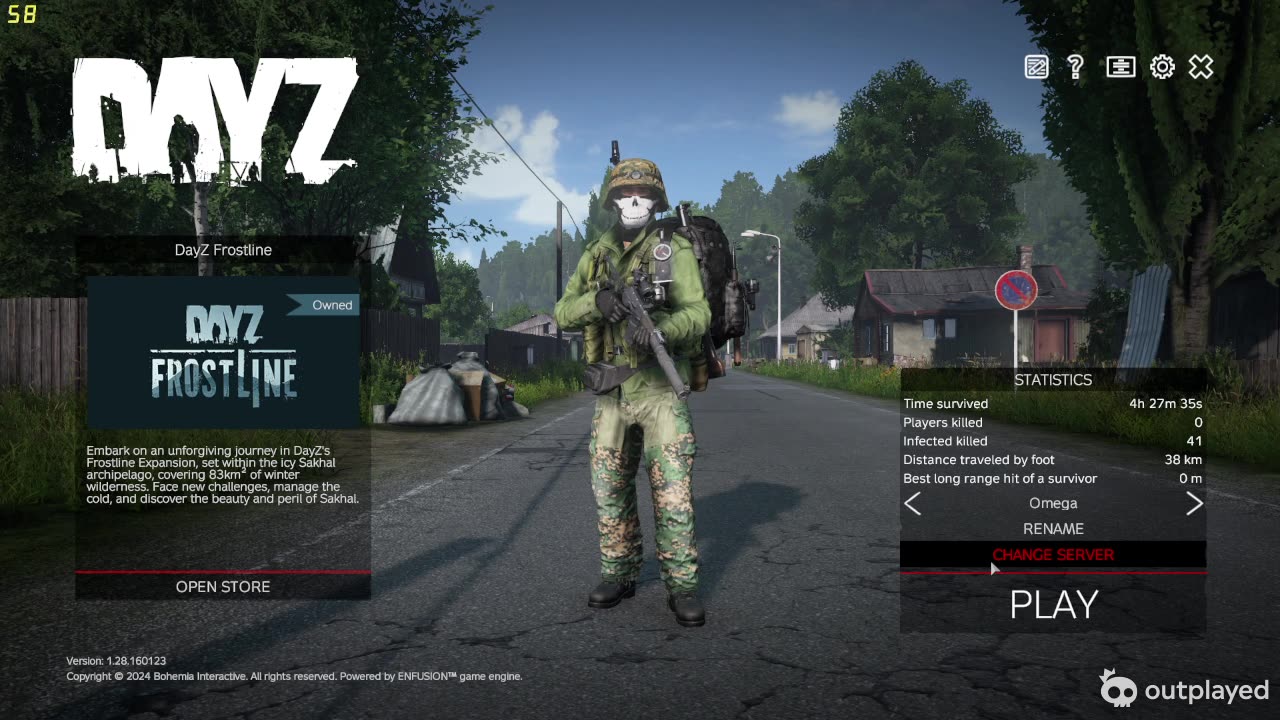Select the DayZ Frostline expansion banner
The width and height of the screenshot is (1280, 720).
(x=223, y=352)
